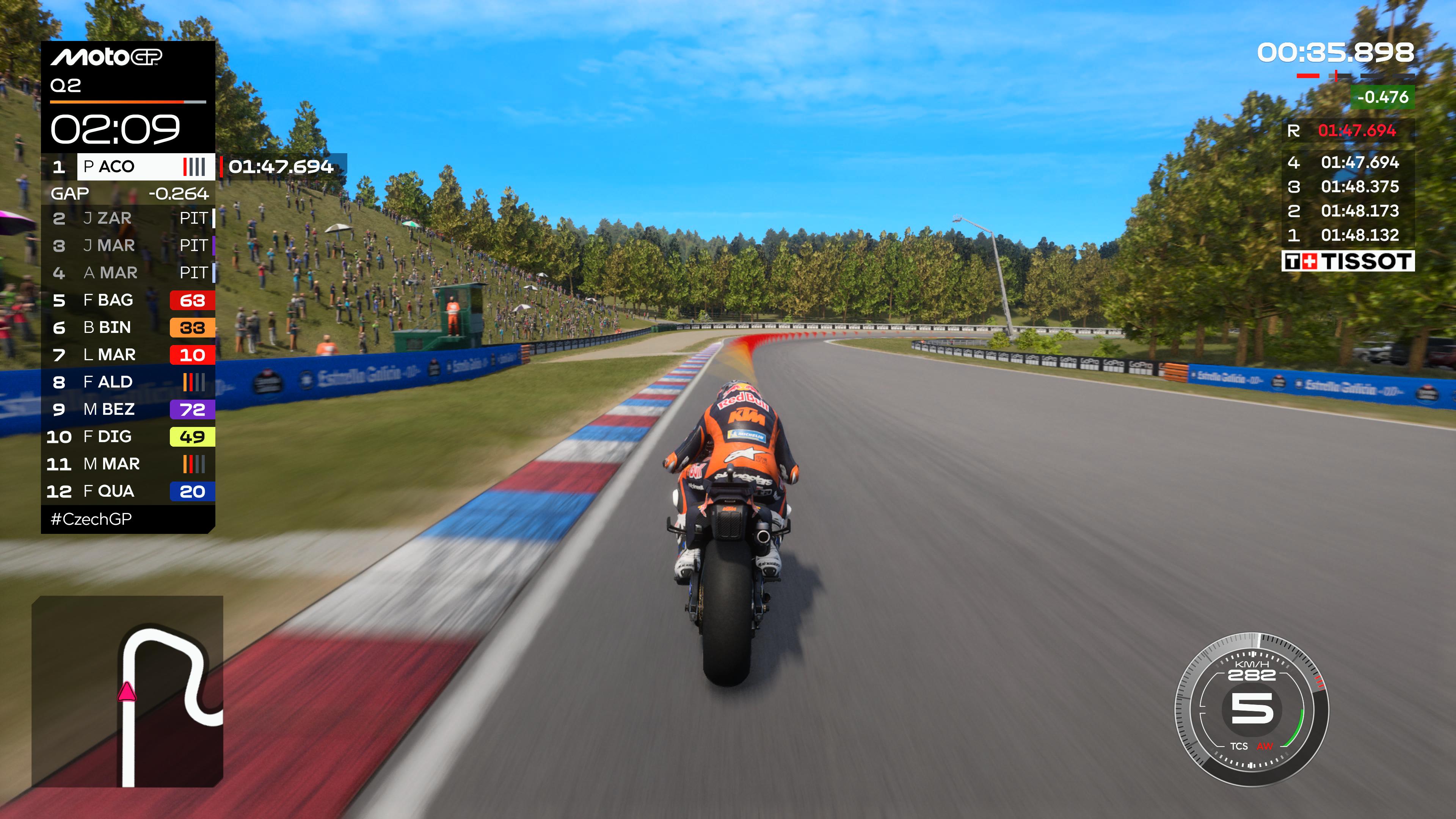This screenshot has height=819, width=1456.
Task: Select rider F BAG's red number 63 badge
Action: click(192, 300)
